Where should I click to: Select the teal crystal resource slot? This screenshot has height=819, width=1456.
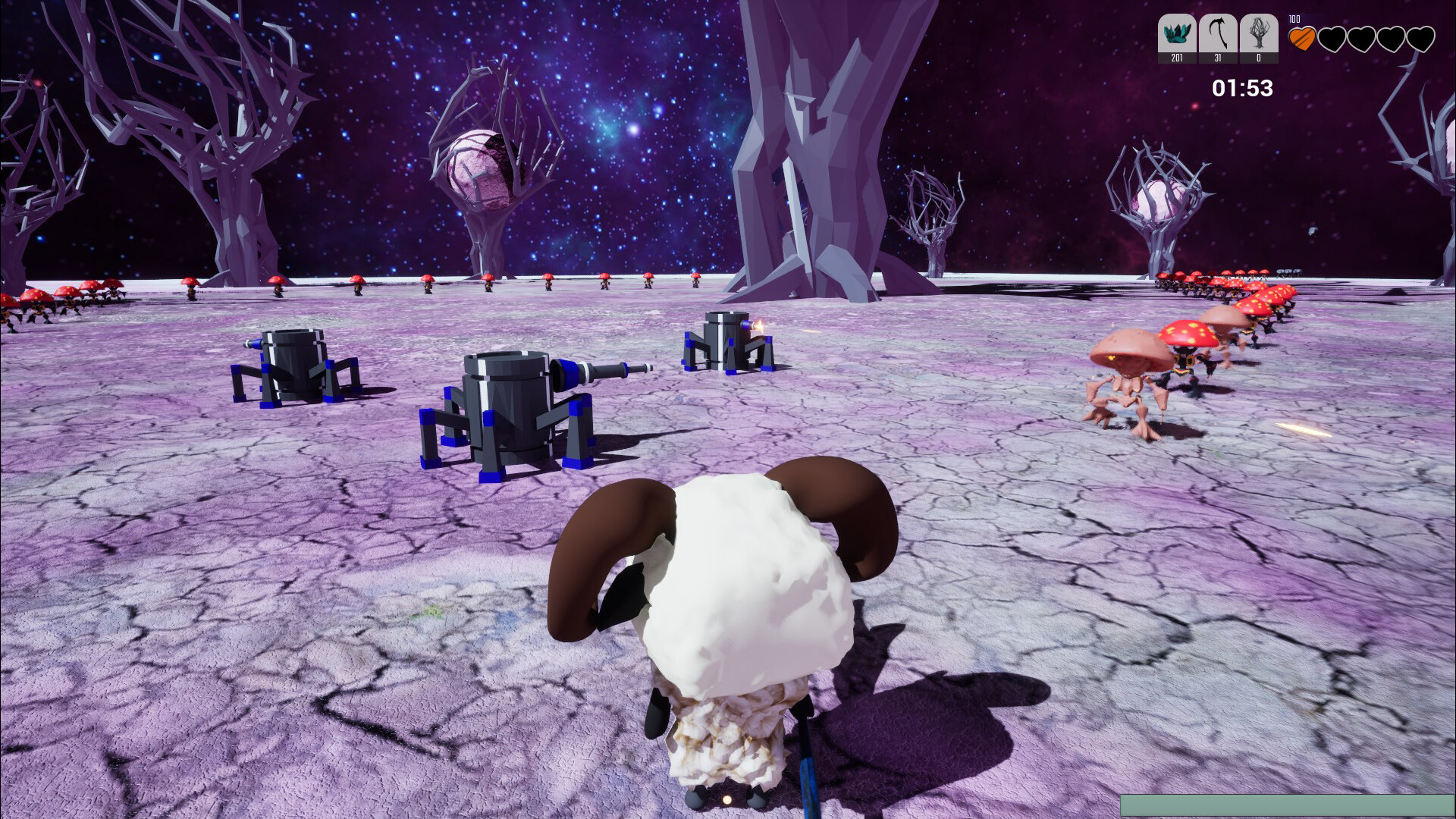click(1176, 36)
